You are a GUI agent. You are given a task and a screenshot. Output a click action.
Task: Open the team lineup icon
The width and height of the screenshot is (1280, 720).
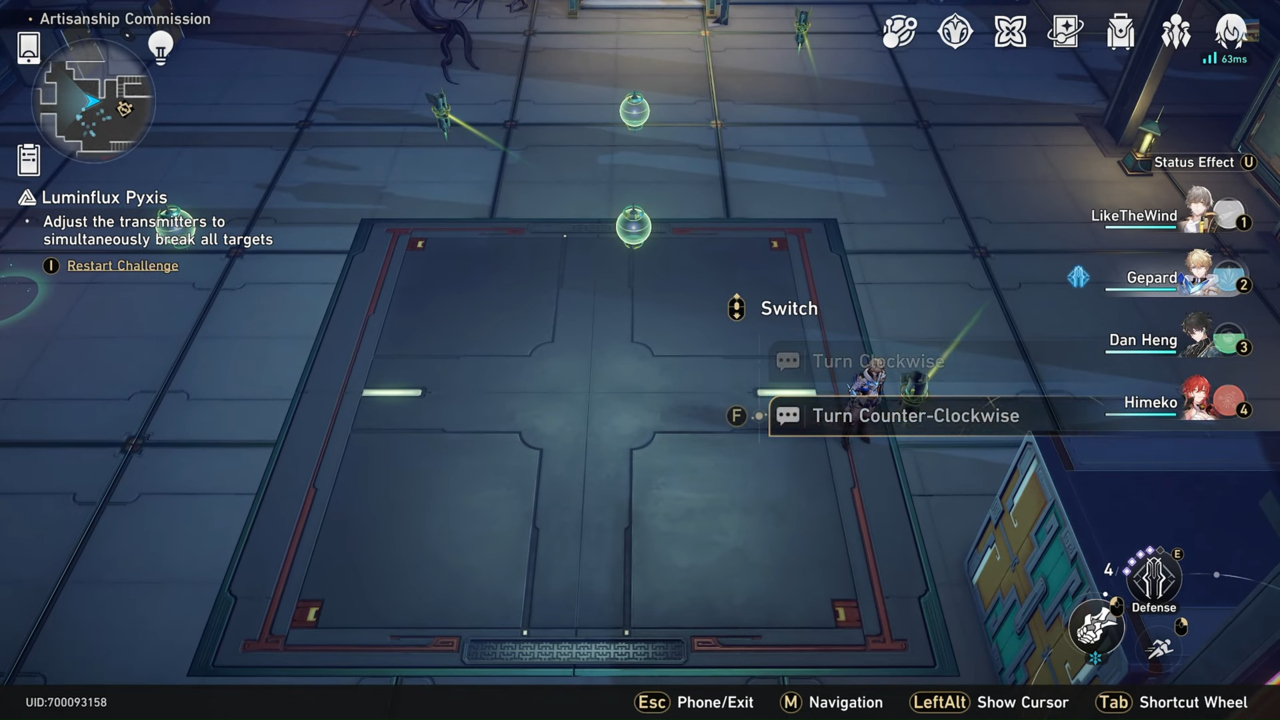[x=1176, y=32]
